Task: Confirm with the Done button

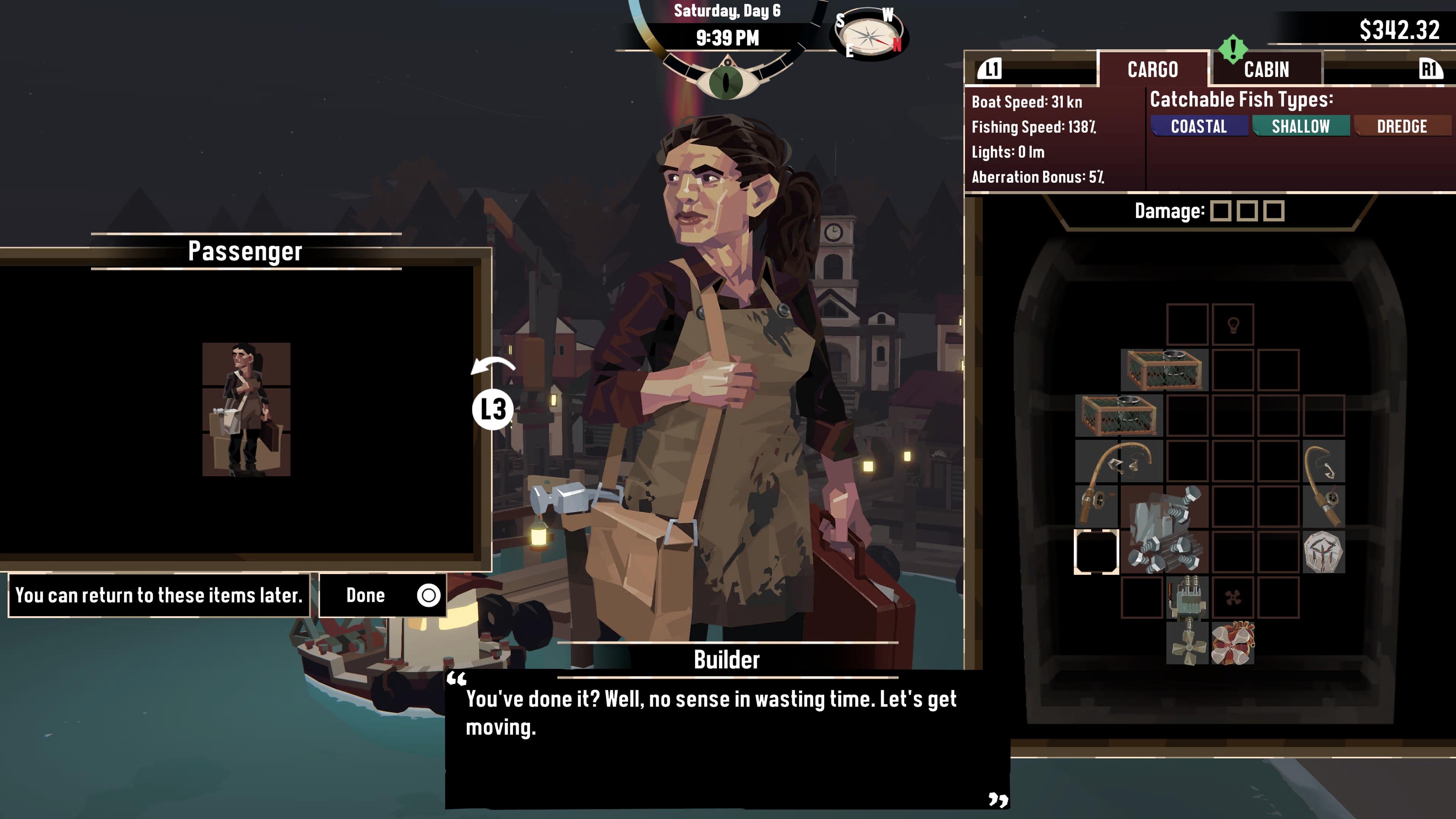Action: [383, 595]
